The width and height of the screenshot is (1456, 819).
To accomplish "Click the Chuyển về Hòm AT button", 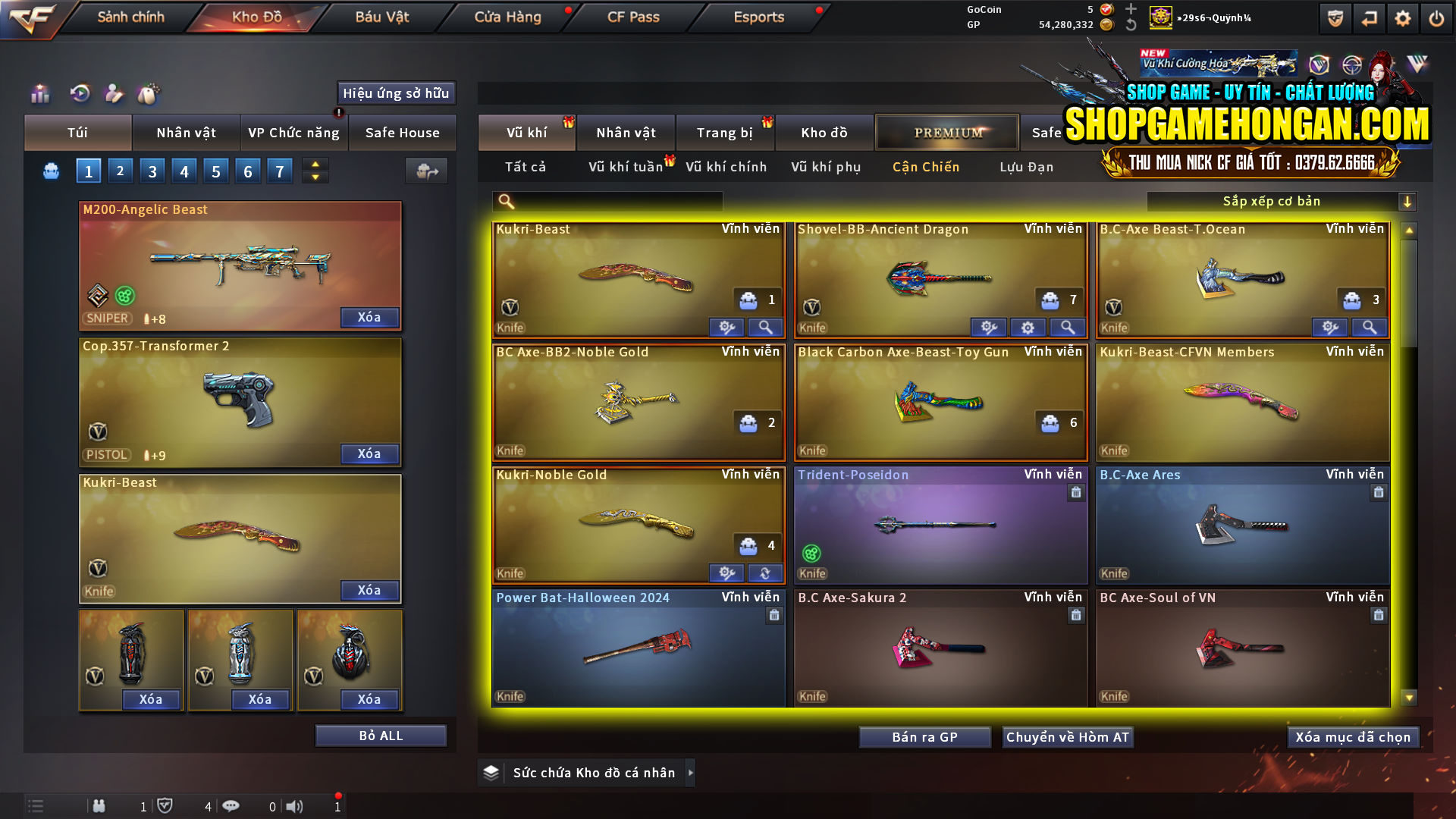I will [x=1068, y=736].
